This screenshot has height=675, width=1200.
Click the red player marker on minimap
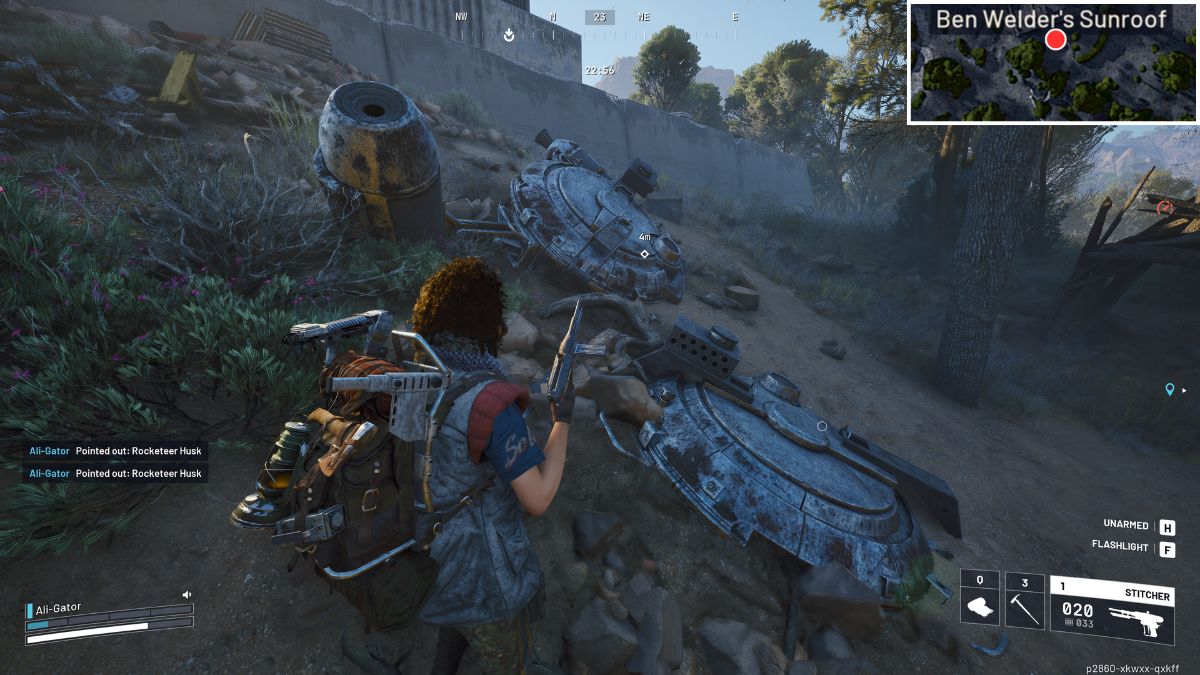pos(1055,40)
